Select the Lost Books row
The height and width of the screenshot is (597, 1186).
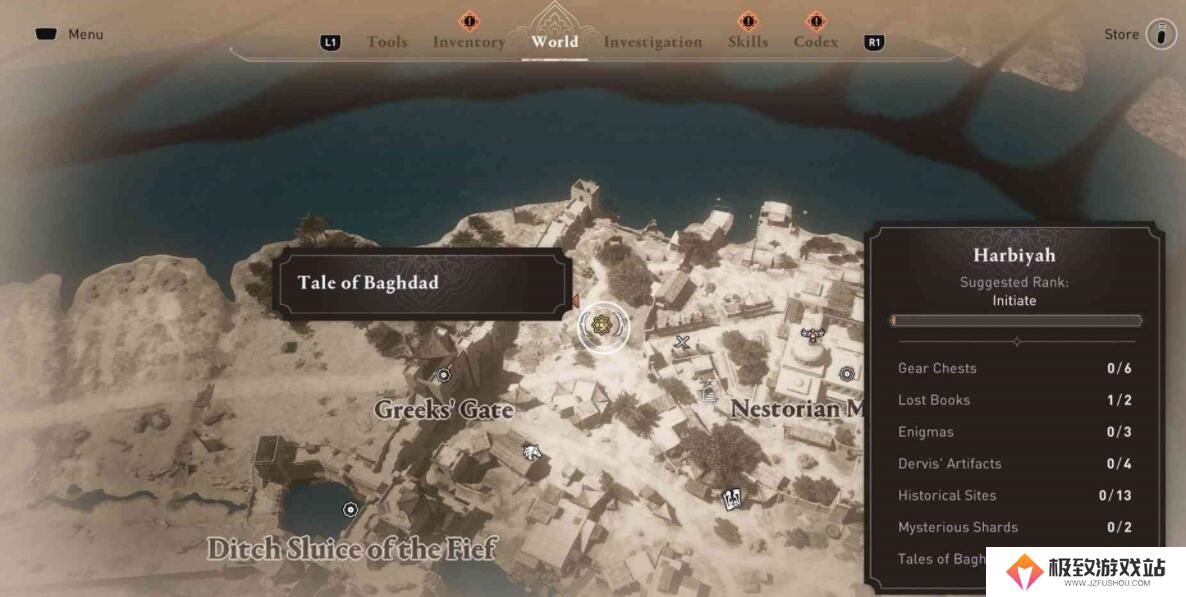[1014, 400]
